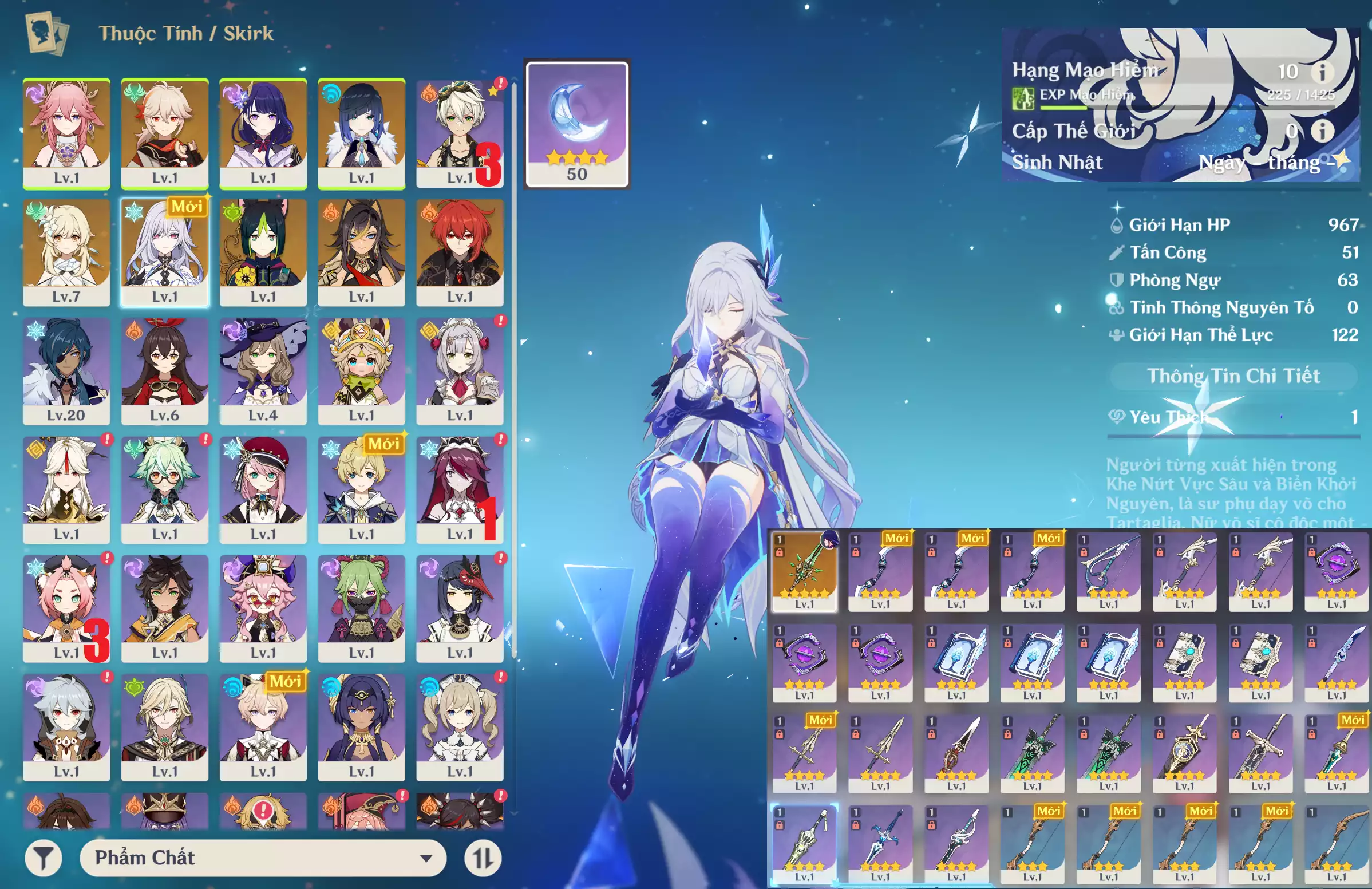Show info for Cấp Thế Giới
This screenshot has width=1372, height=889.
[x=1322, y=131]
